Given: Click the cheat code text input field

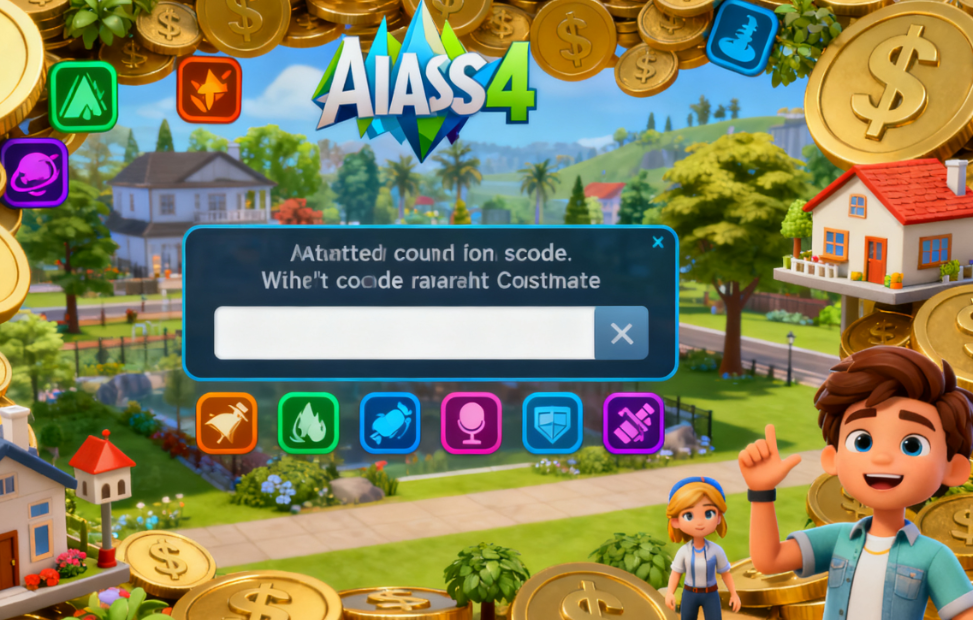Looking at the screenshot, I should pos(404,333).
